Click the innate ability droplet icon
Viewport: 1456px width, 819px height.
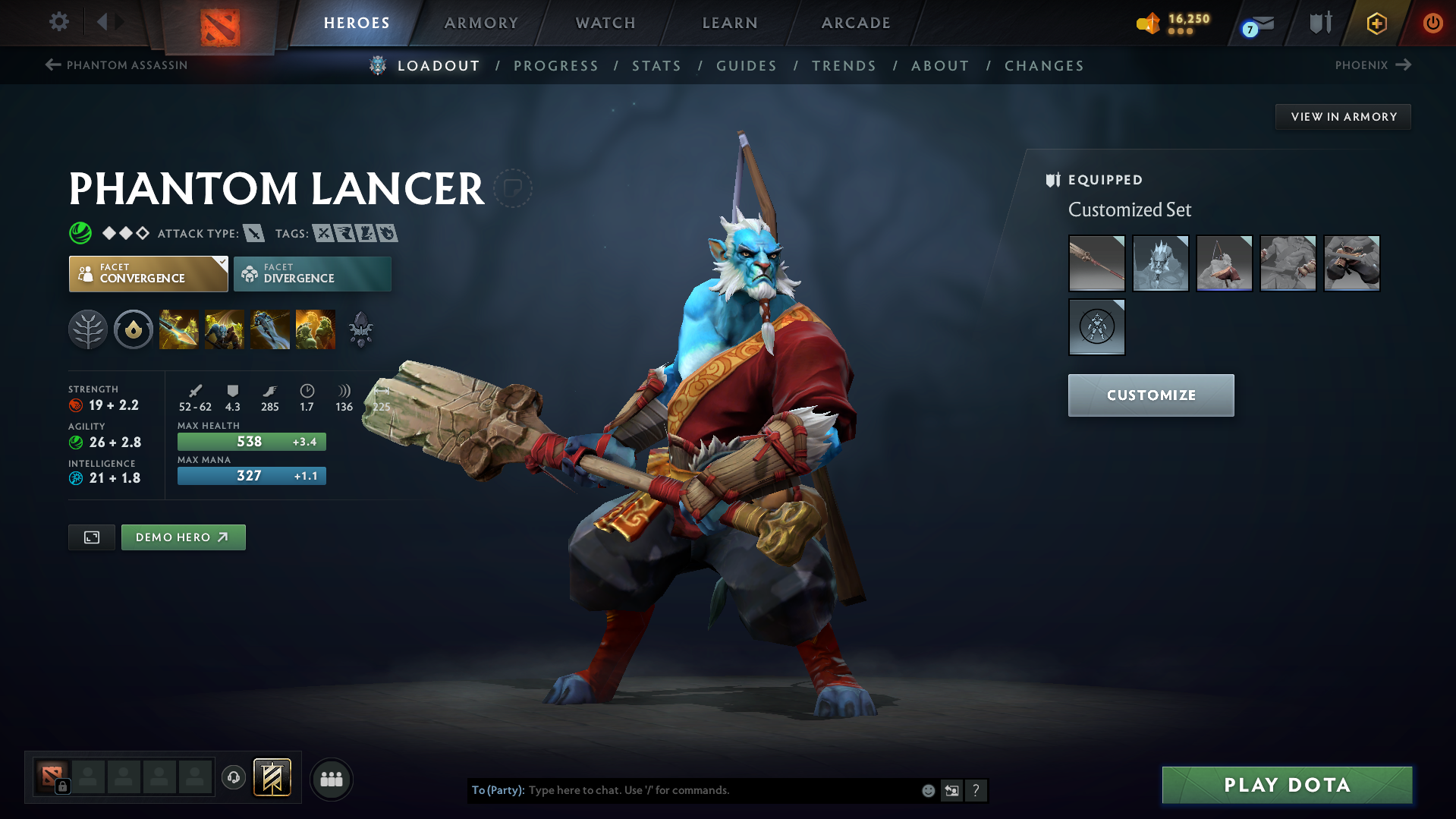[133, 329]
